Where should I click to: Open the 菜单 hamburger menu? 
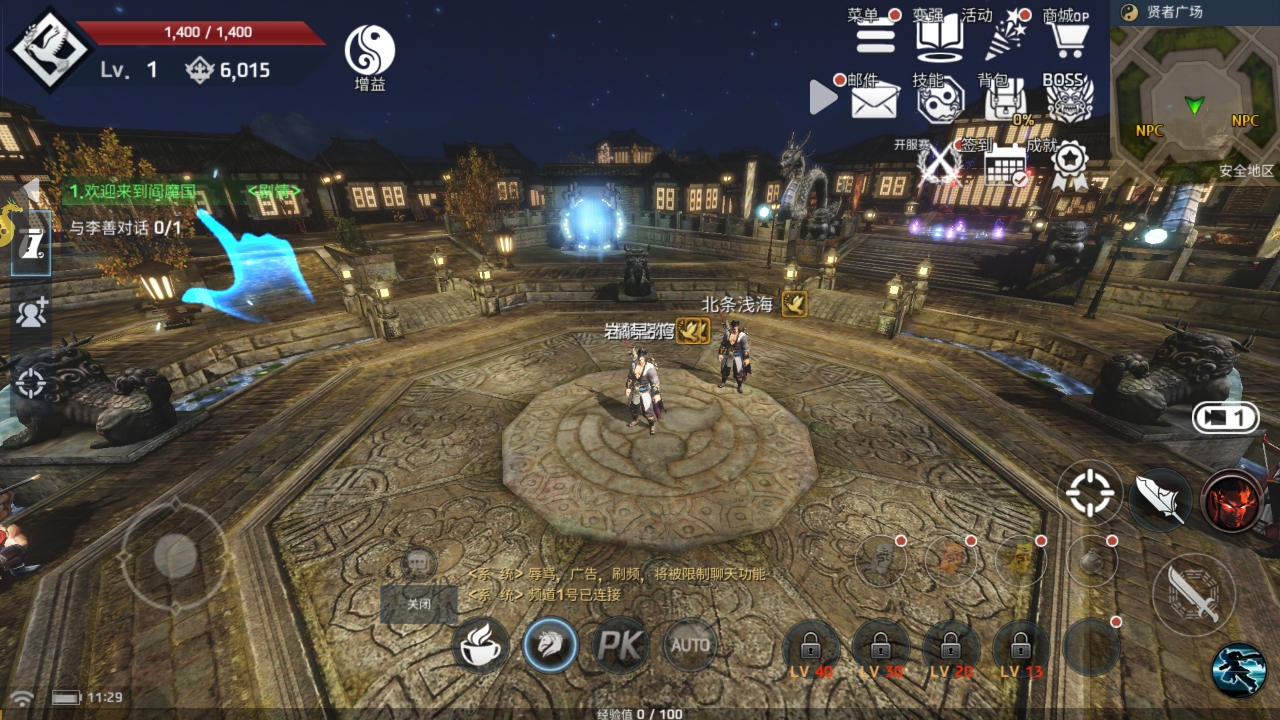[x=875, y=37]
